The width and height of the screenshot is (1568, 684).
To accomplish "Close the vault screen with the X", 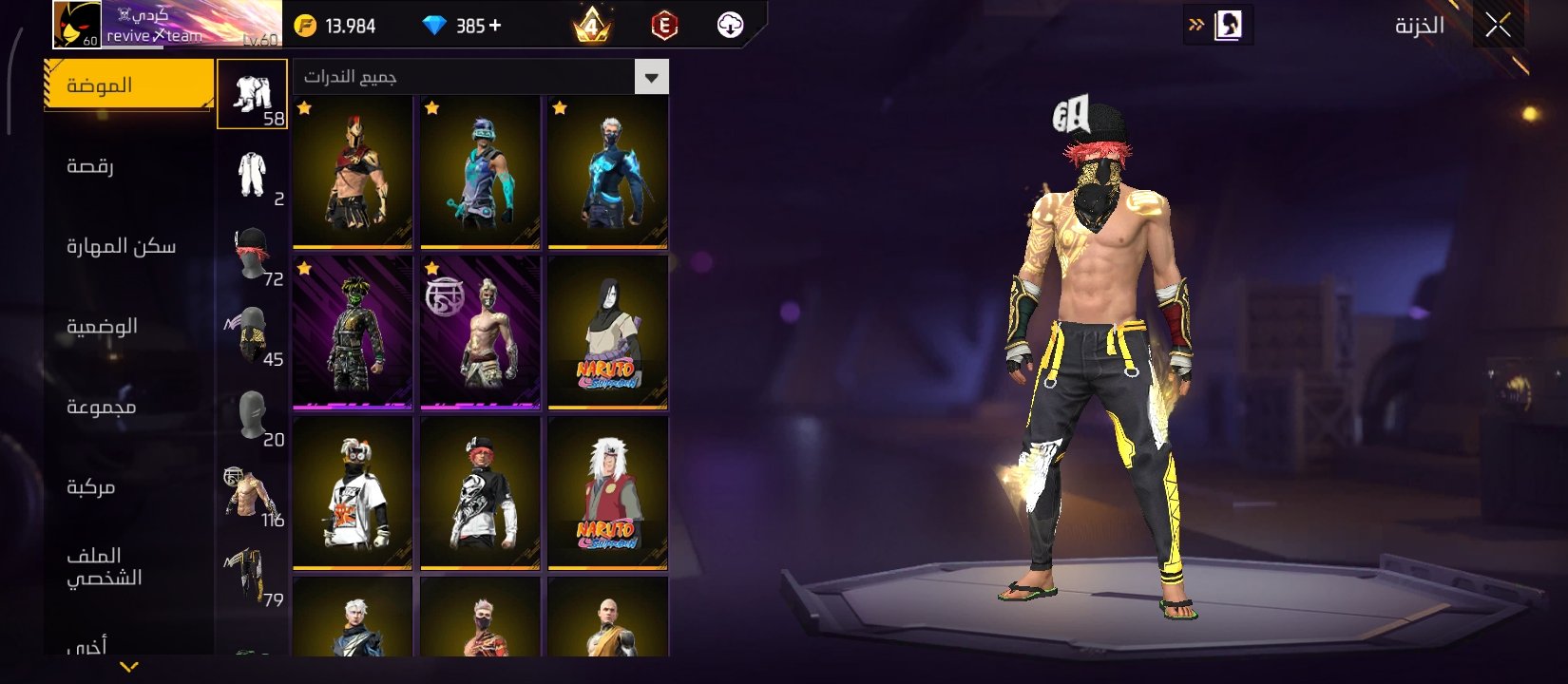I will click(x=1498, y=26).
